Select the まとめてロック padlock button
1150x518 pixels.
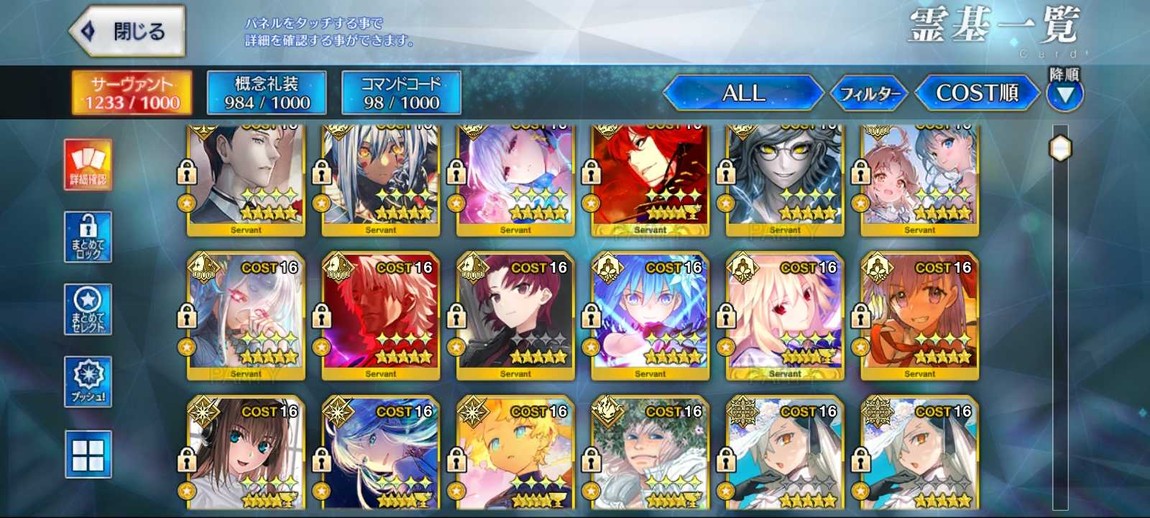point(88,237)
